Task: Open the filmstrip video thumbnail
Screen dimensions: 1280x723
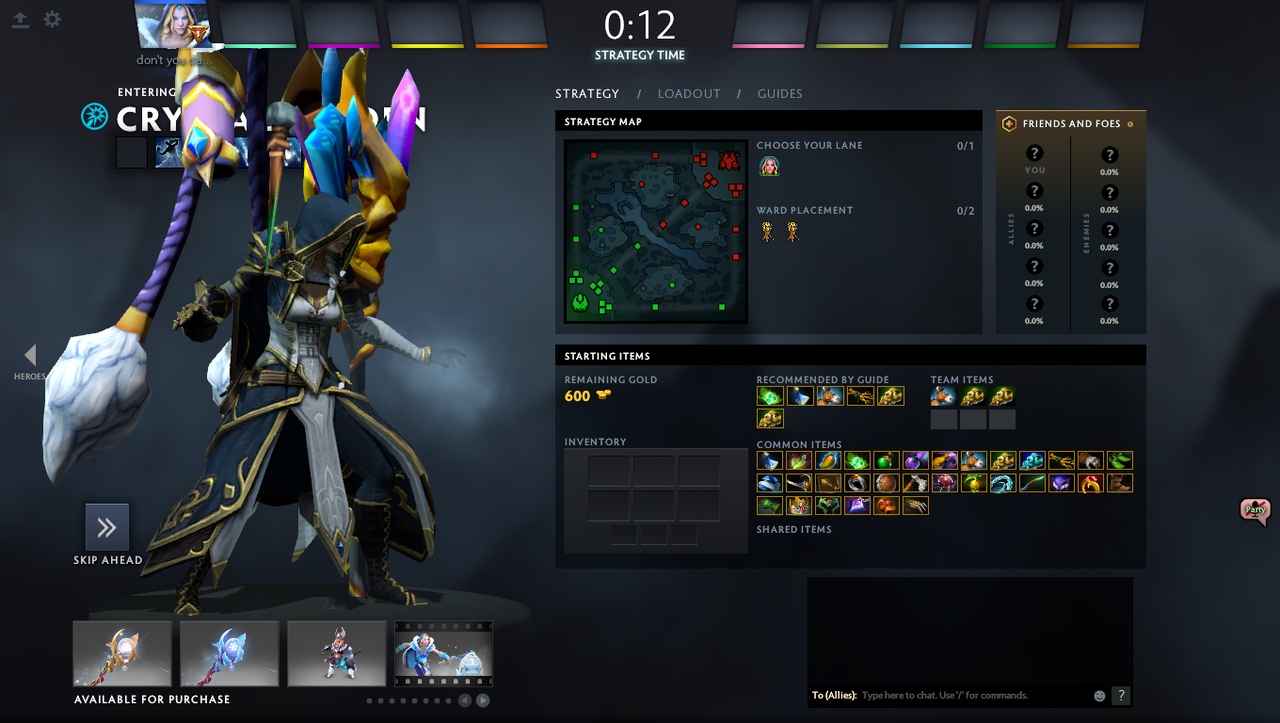Action: [x=443, y=653]
